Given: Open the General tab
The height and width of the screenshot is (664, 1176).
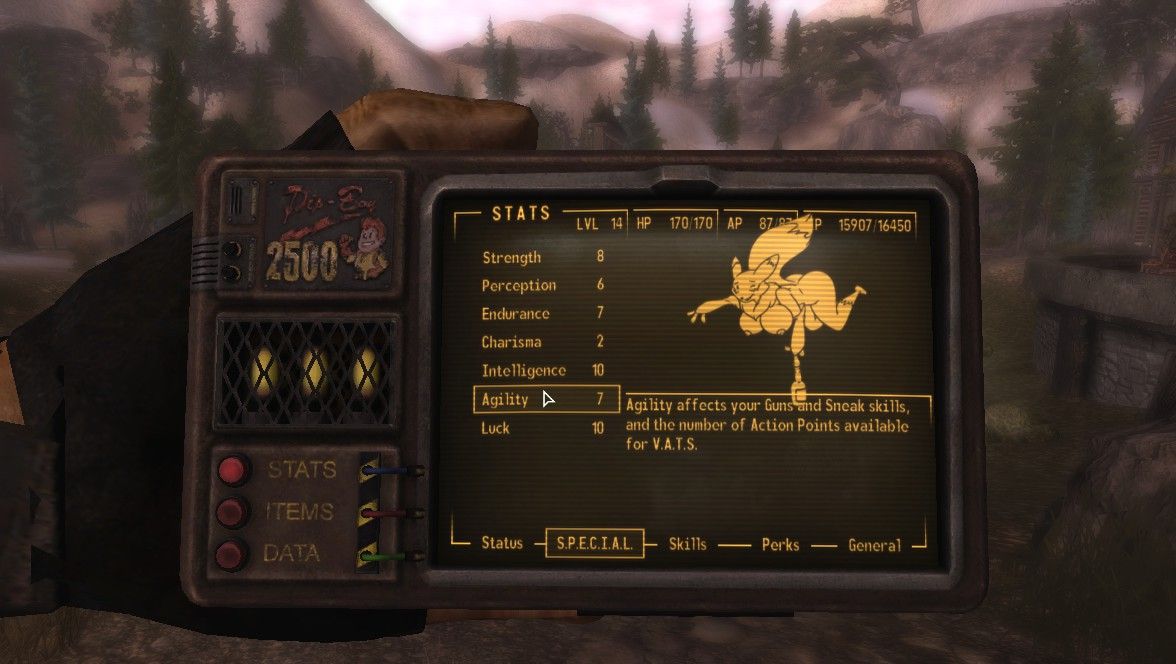Looking at the screenshot, I should [x=874, y=545].
